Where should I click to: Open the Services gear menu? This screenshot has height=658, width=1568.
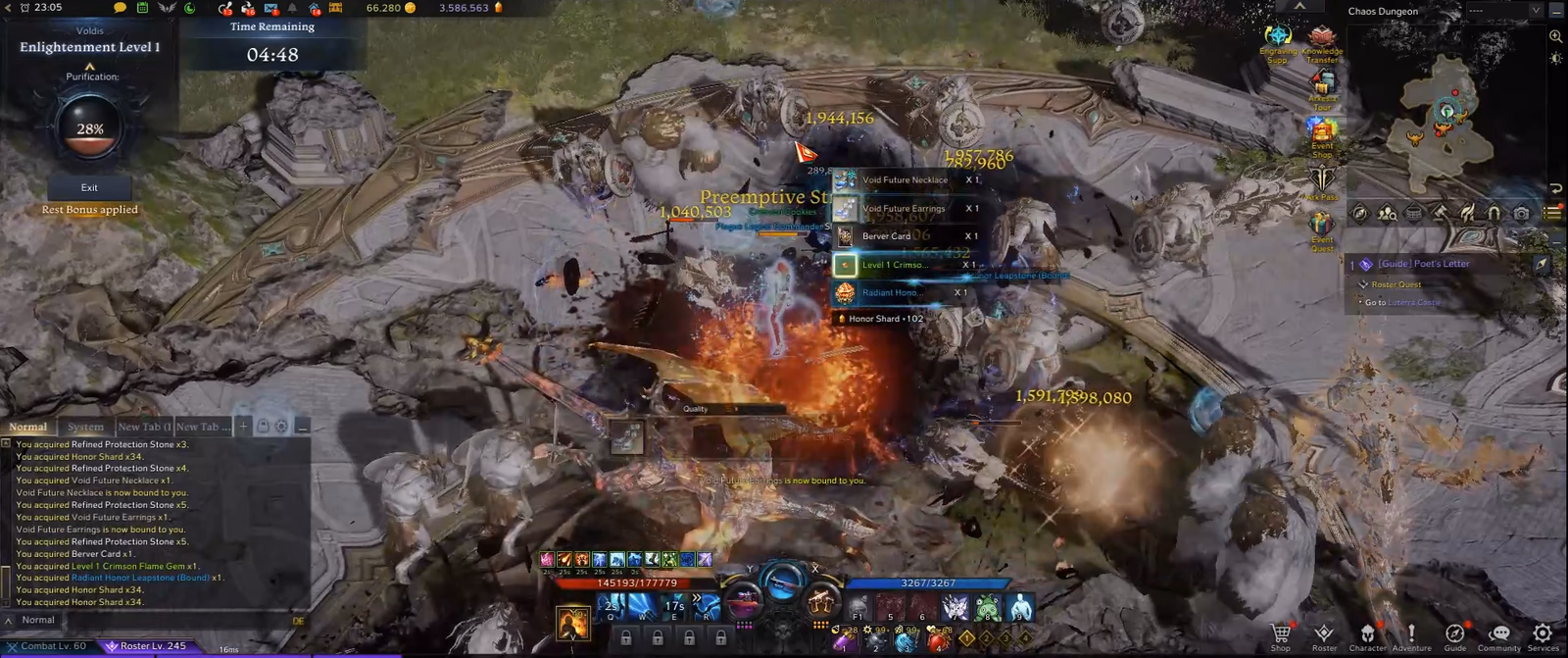coord(1543,634)
